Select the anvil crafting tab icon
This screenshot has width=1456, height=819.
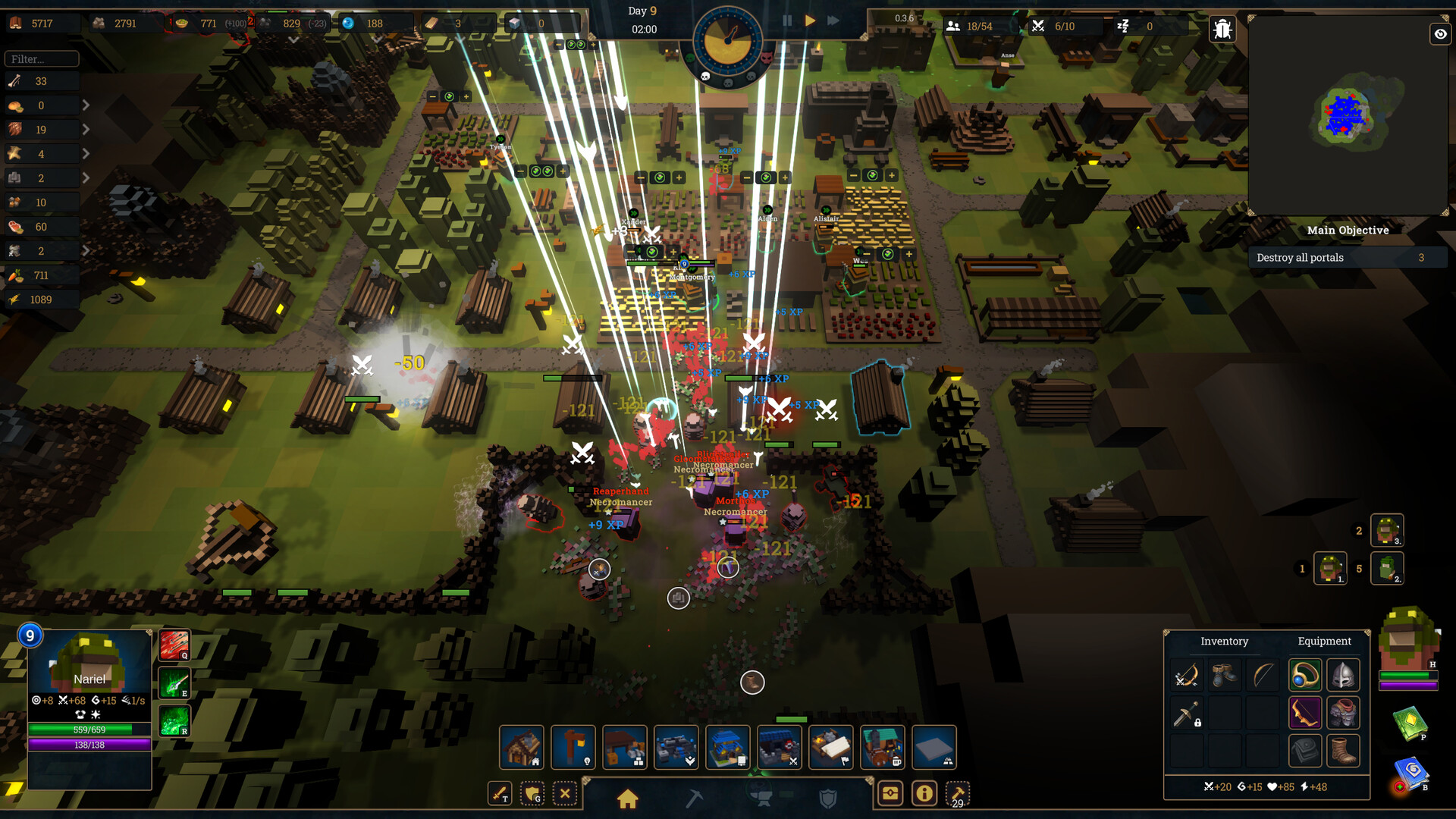click(762, 799)
